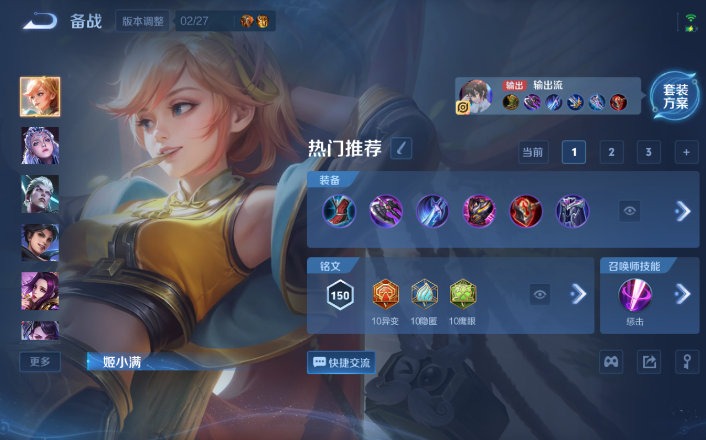
Task: Toggle equipment preview eye icon
Action: coord(629,211)
